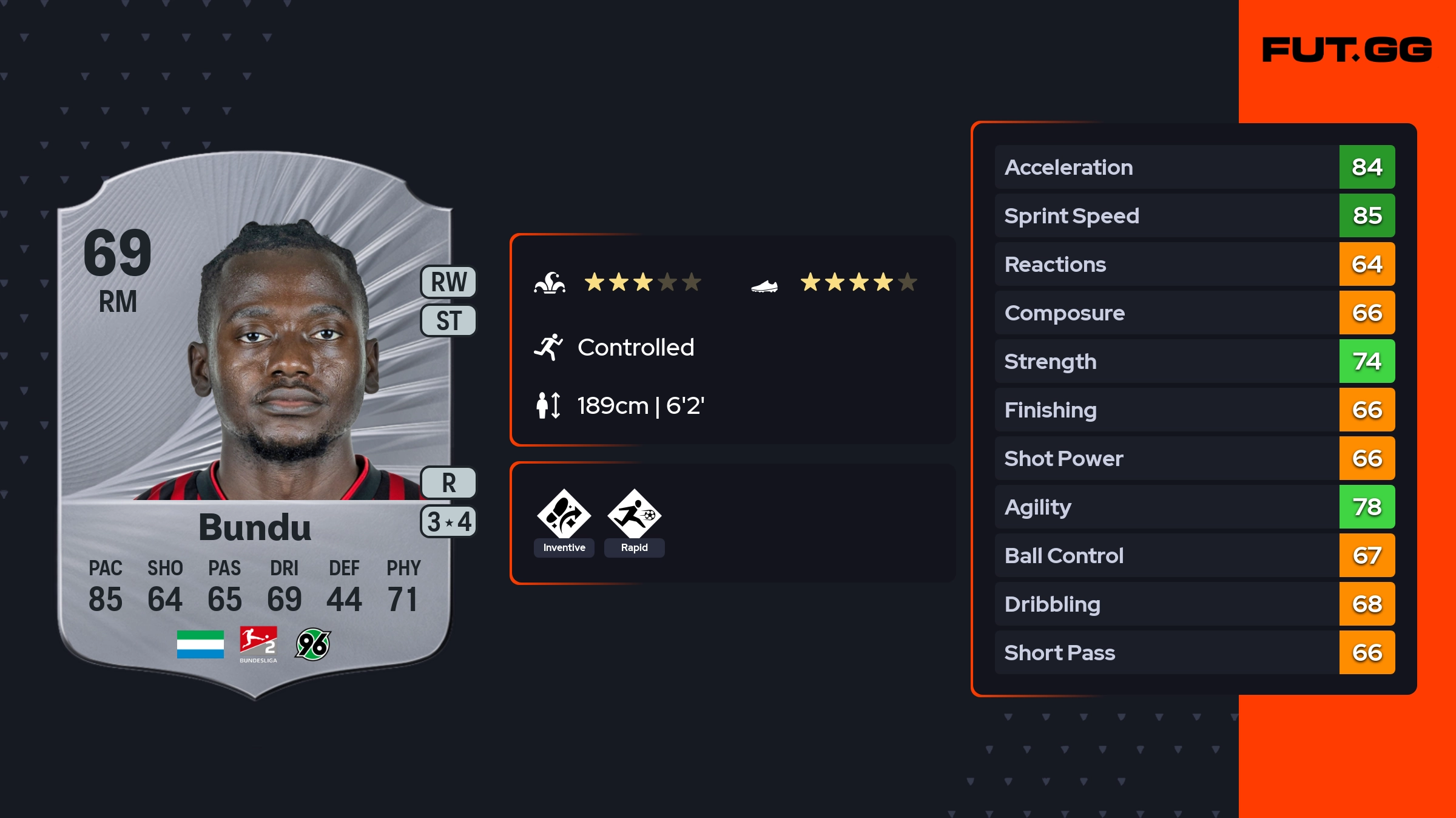The image size is (1456, 818).
Task: Open the FUT.GG logo link
Action: click(x=1347, y=50)
